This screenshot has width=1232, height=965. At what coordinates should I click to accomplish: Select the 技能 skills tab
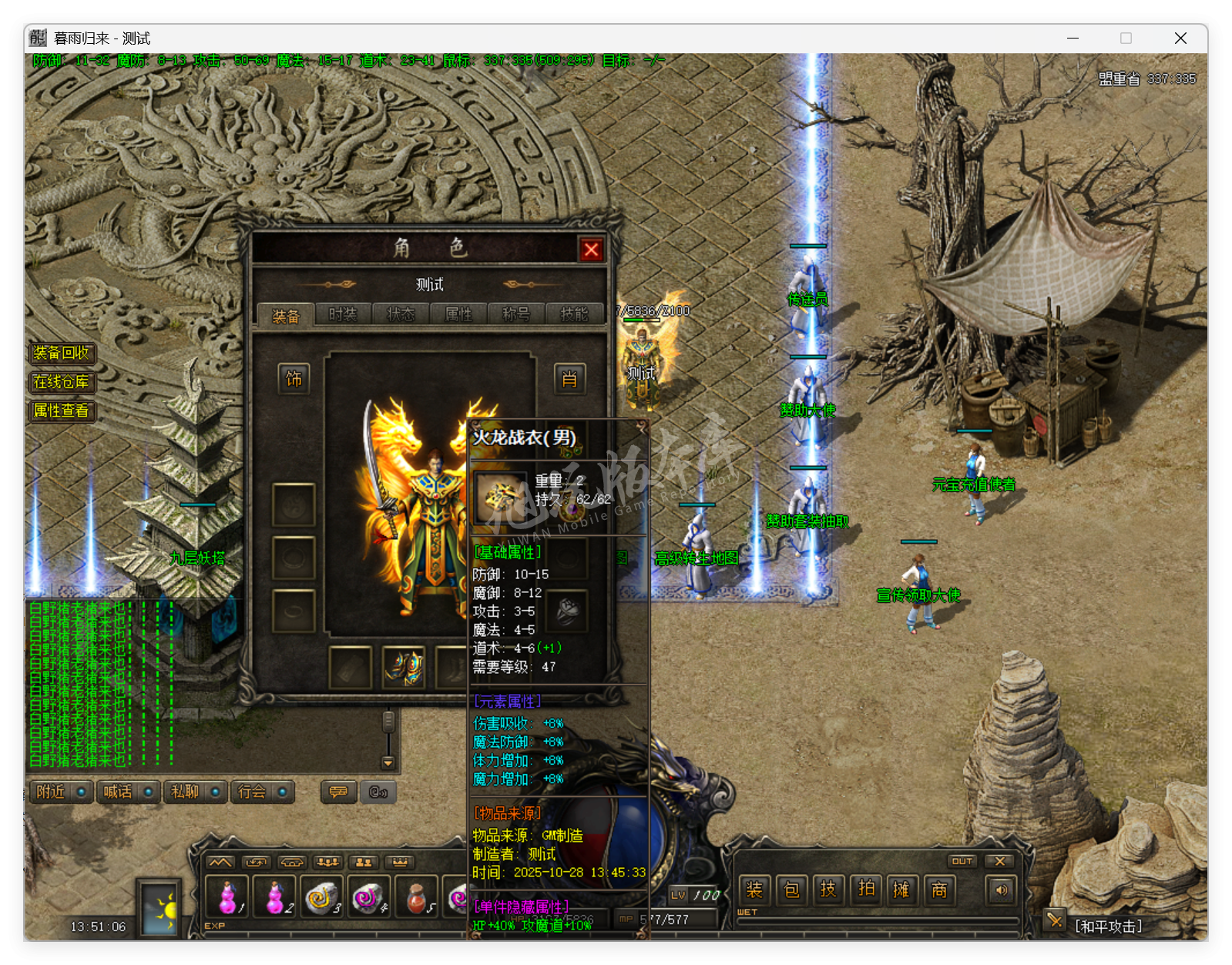574,314
